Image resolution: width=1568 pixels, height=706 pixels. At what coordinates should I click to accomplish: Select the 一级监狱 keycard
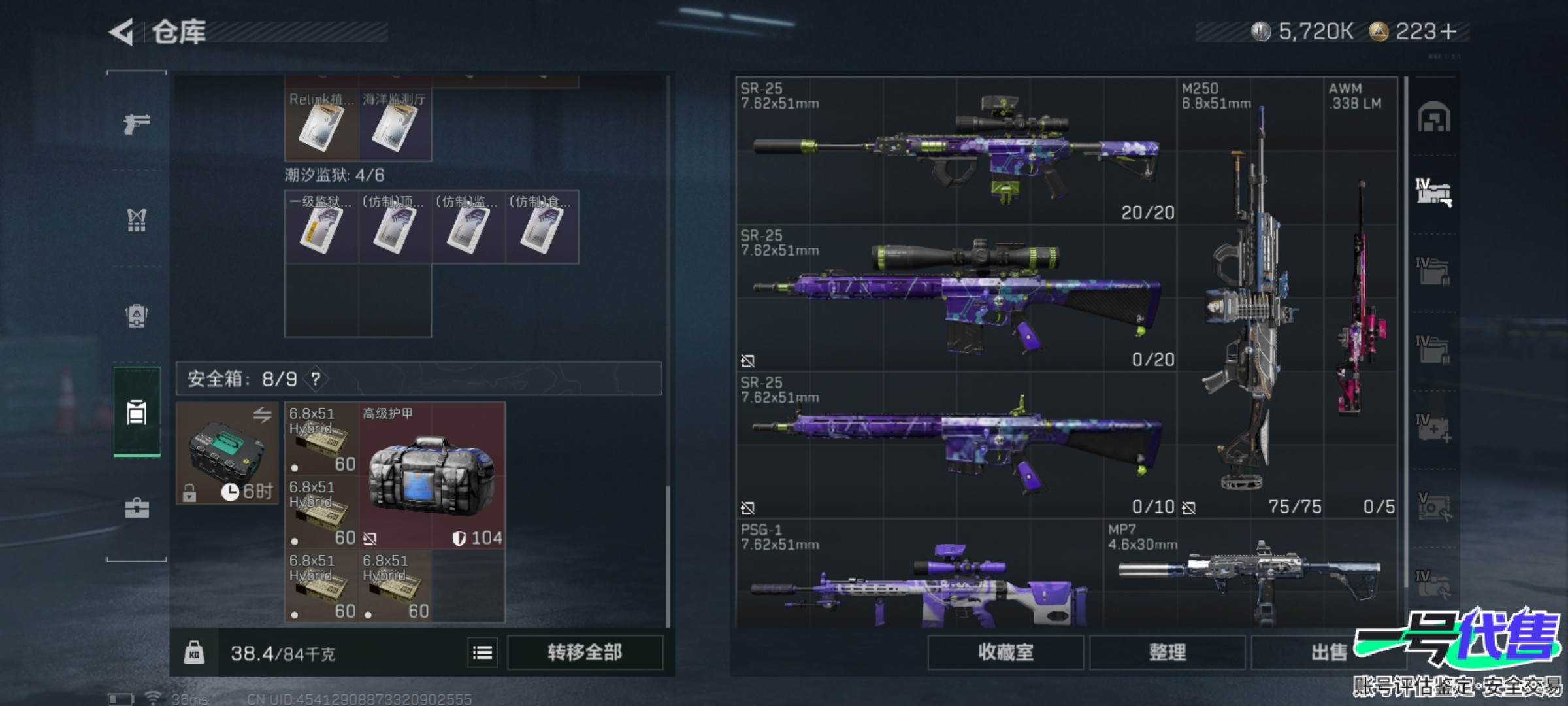pyautogui.click(x=321, y=227)
